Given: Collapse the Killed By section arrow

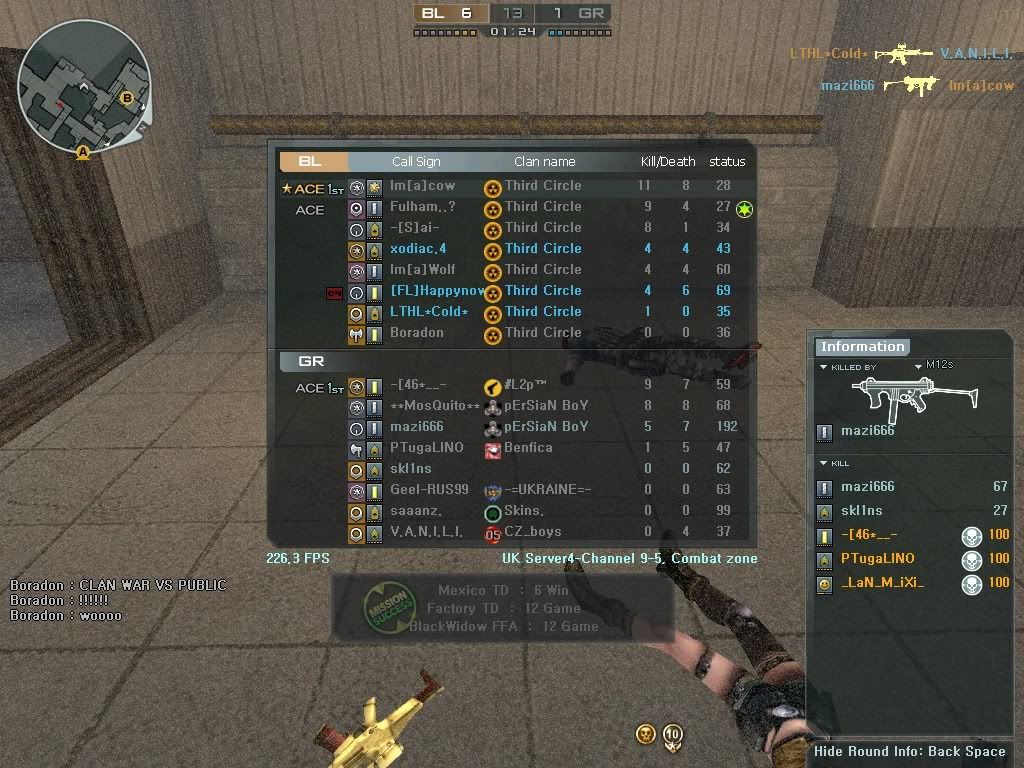Looking at the screenshot, I should click(823, 368).
